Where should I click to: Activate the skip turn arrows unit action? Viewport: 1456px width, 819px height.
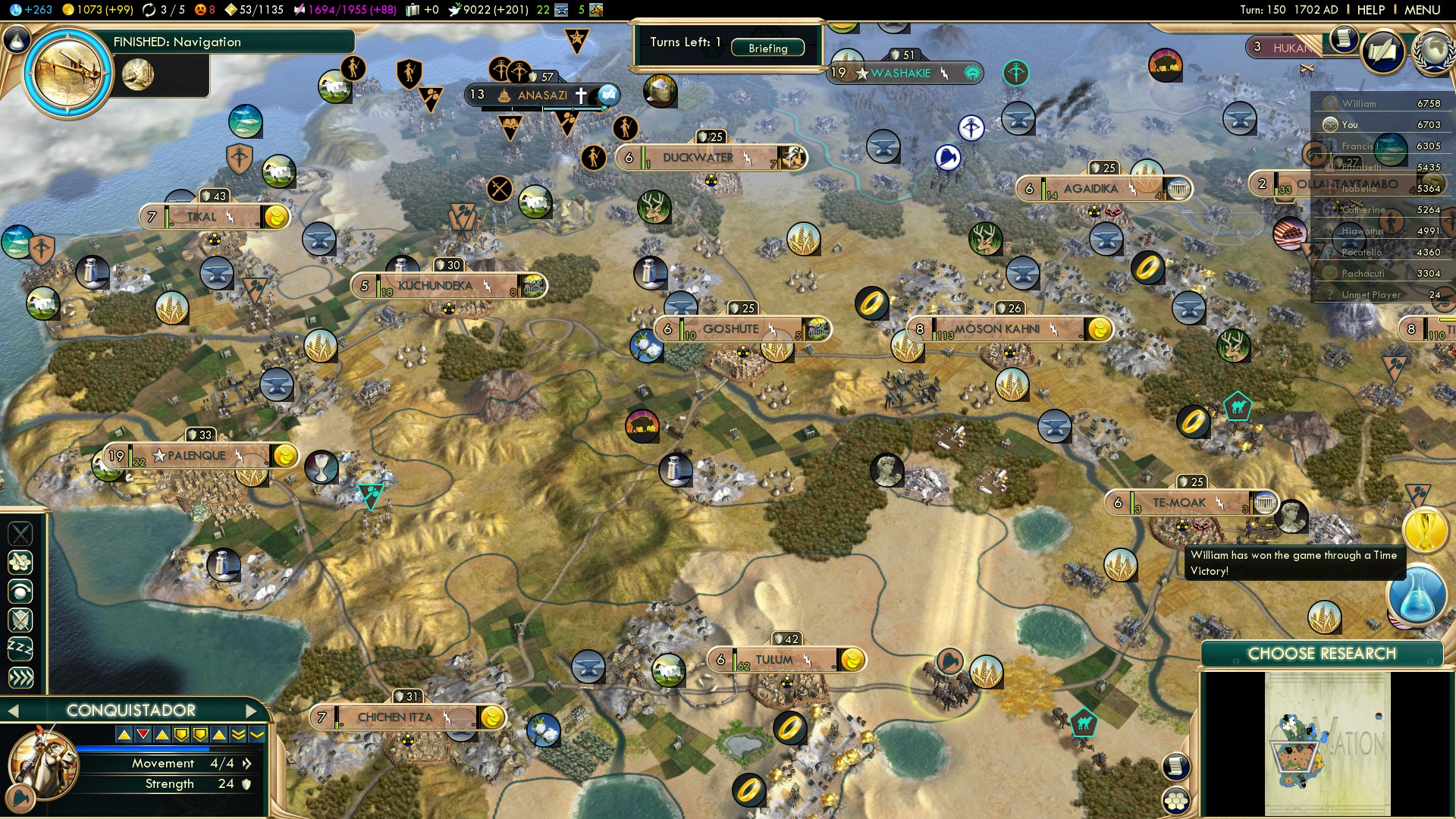coord(20,677)
